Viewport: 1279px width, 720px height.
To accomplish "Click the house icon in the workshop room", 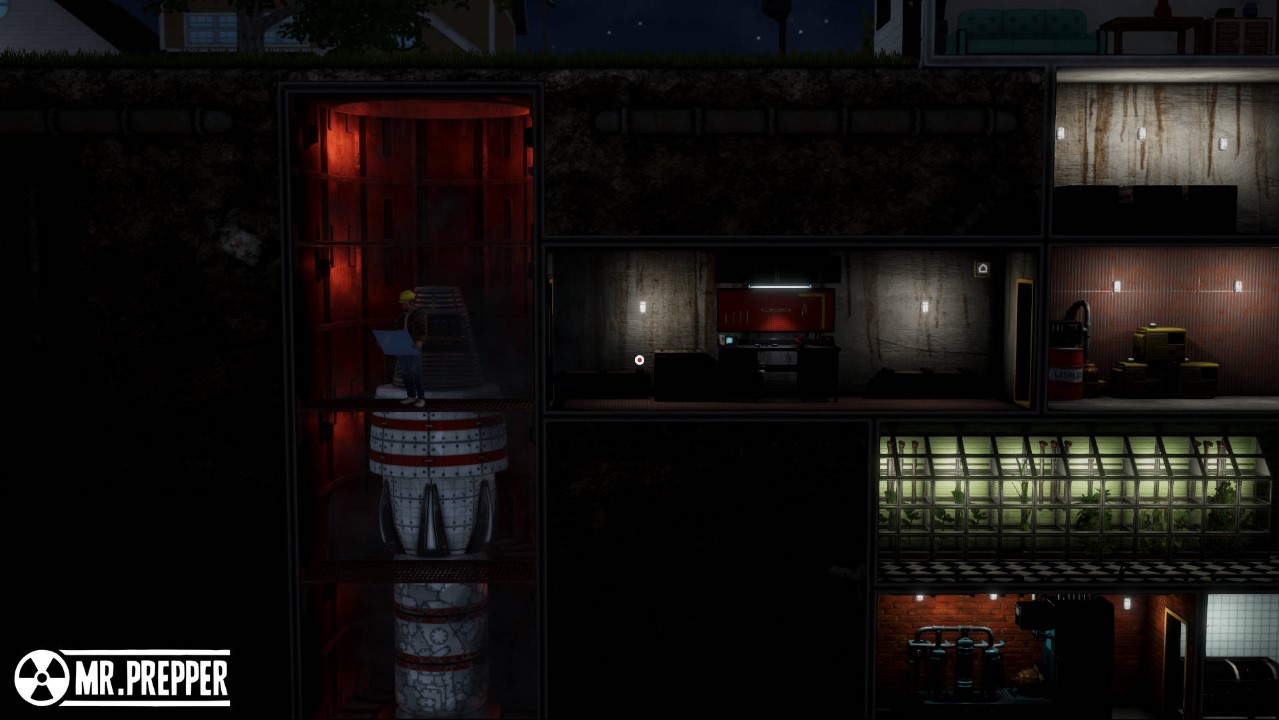I will click(x=982, y=268).
